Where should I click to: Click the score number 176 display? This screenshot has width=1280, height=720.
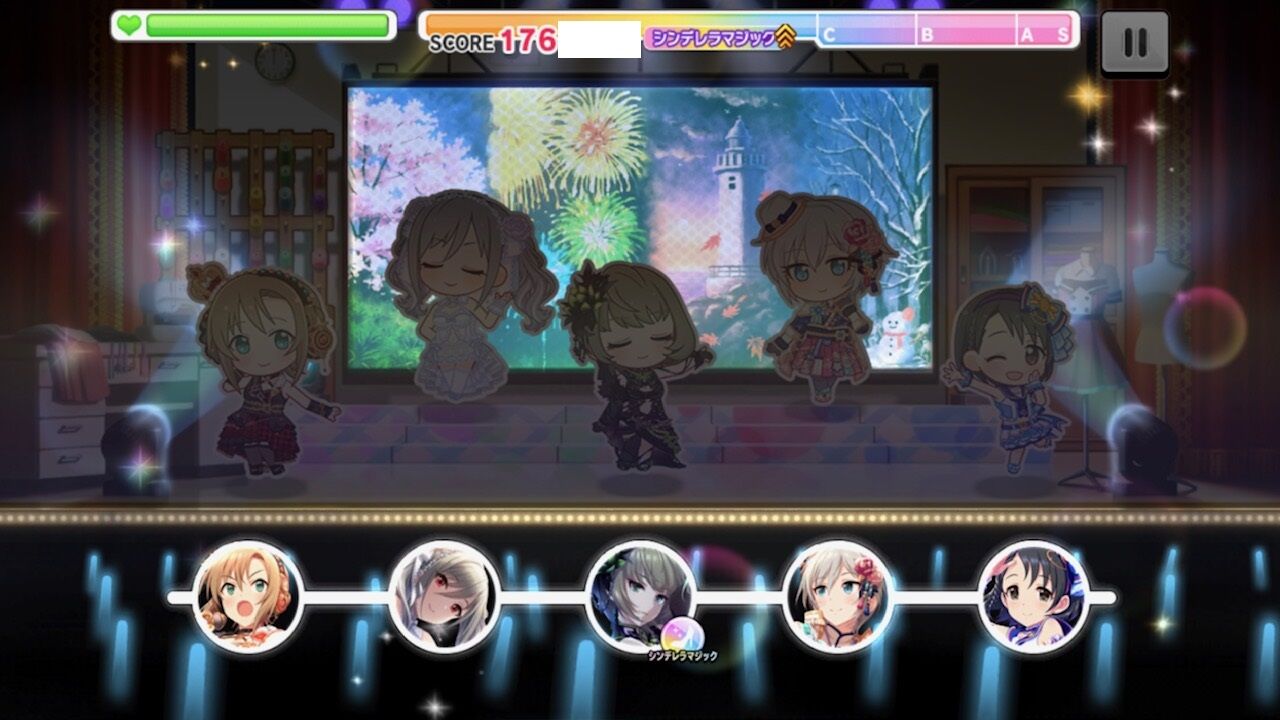(530, 36)
